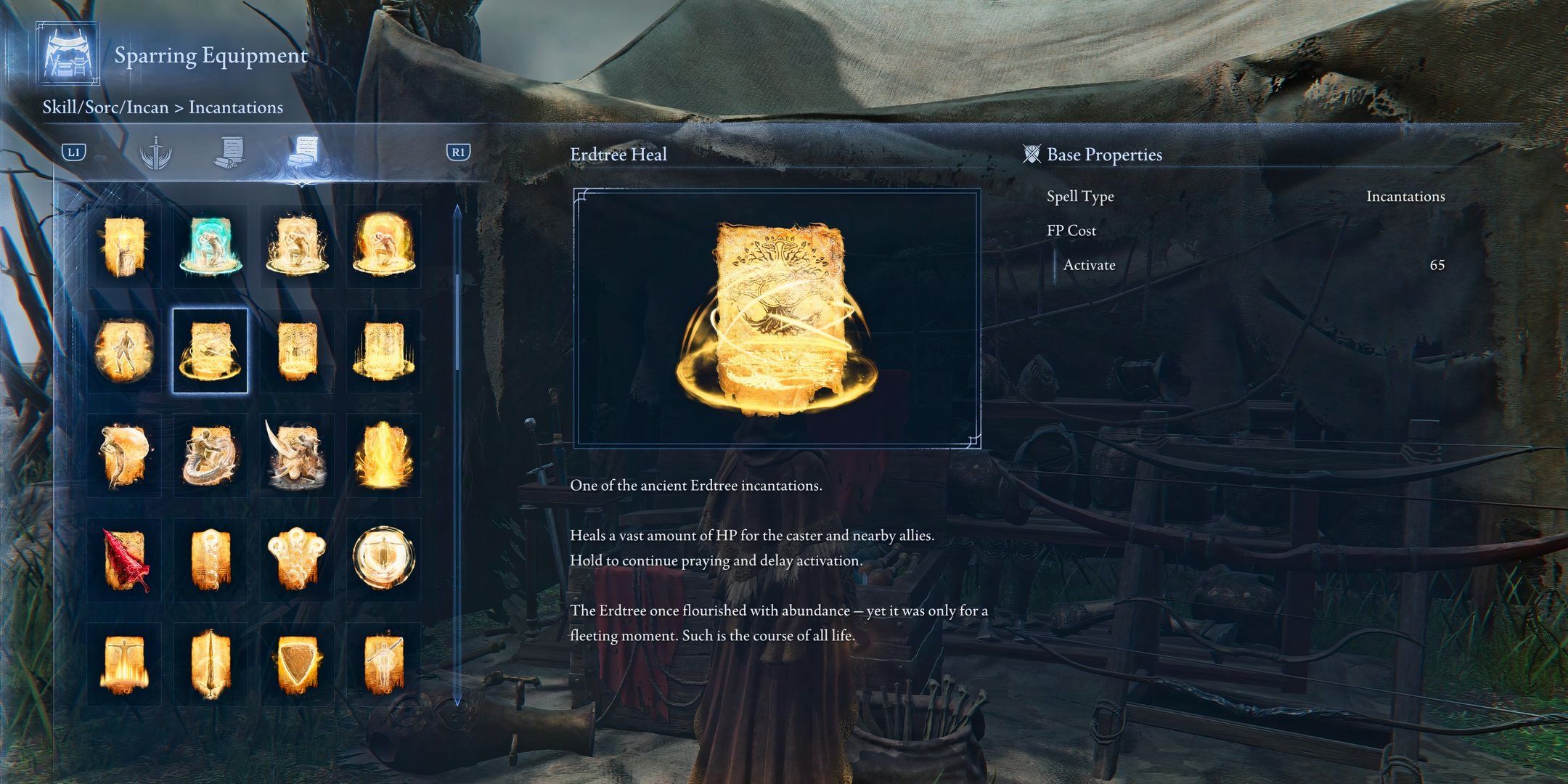Choose the teal-glowing kneeling figure incantation

tap(210, 246)
